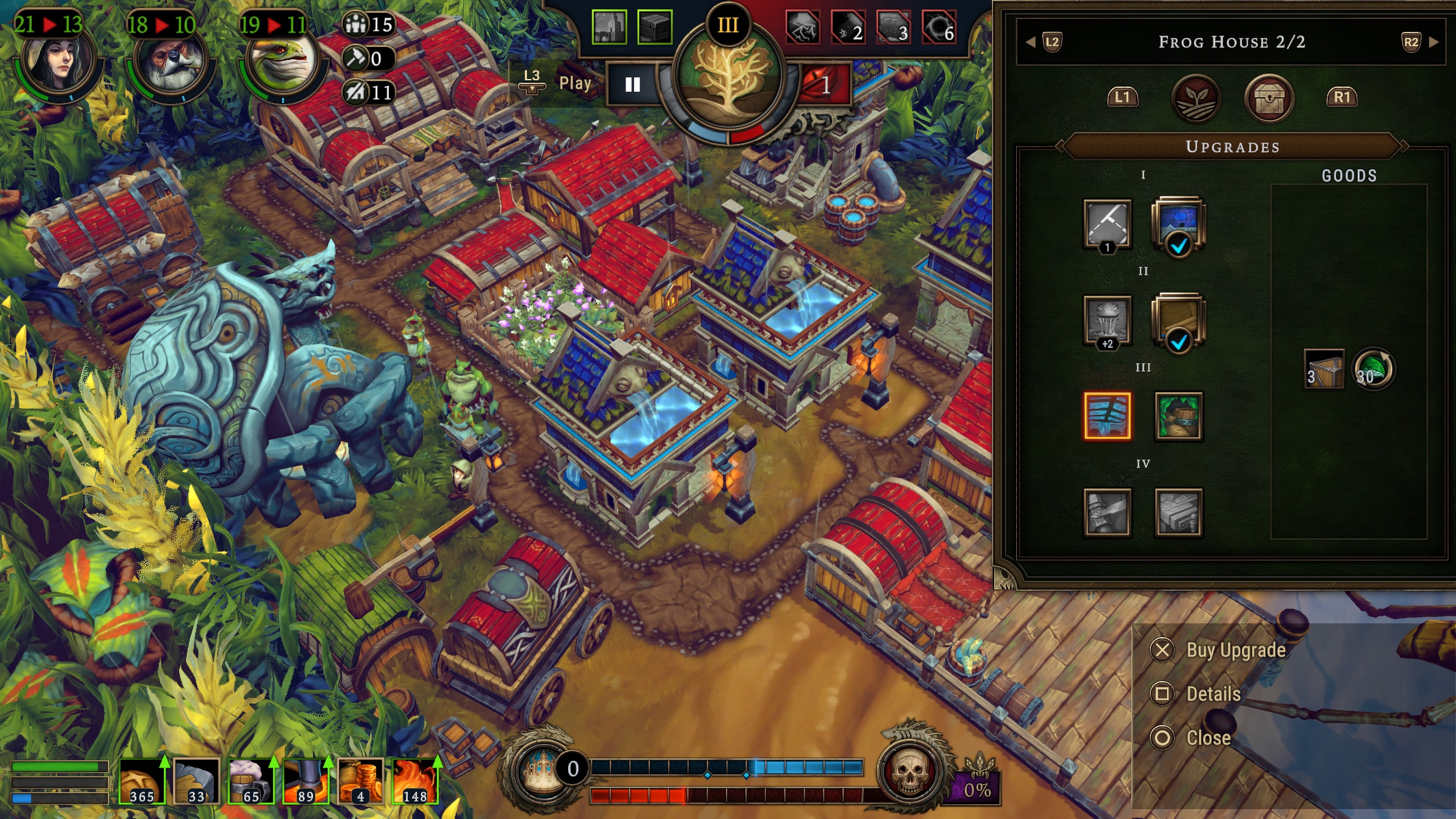1456x819 pixels.
Task: Select the highlighted waterfall tier III upgrade
Action: coord(1107,416)
